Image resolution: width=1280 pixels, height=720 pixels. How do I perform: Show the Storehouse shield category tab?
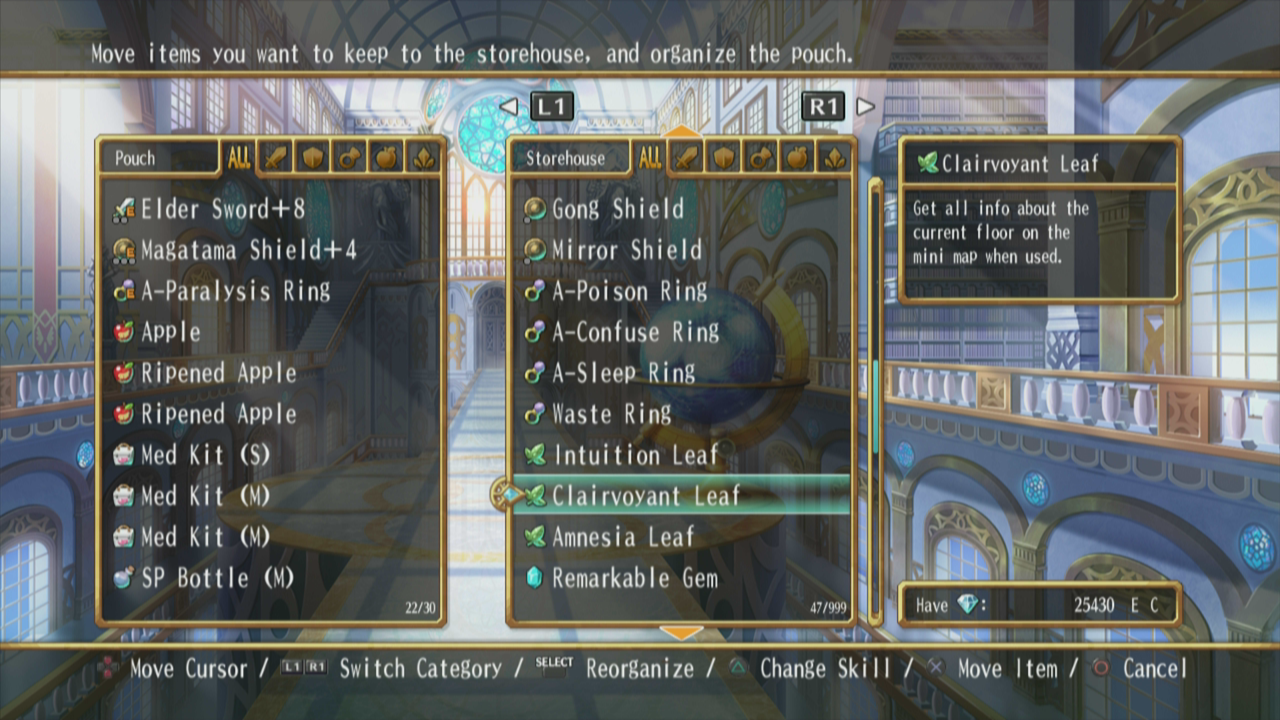723,158
